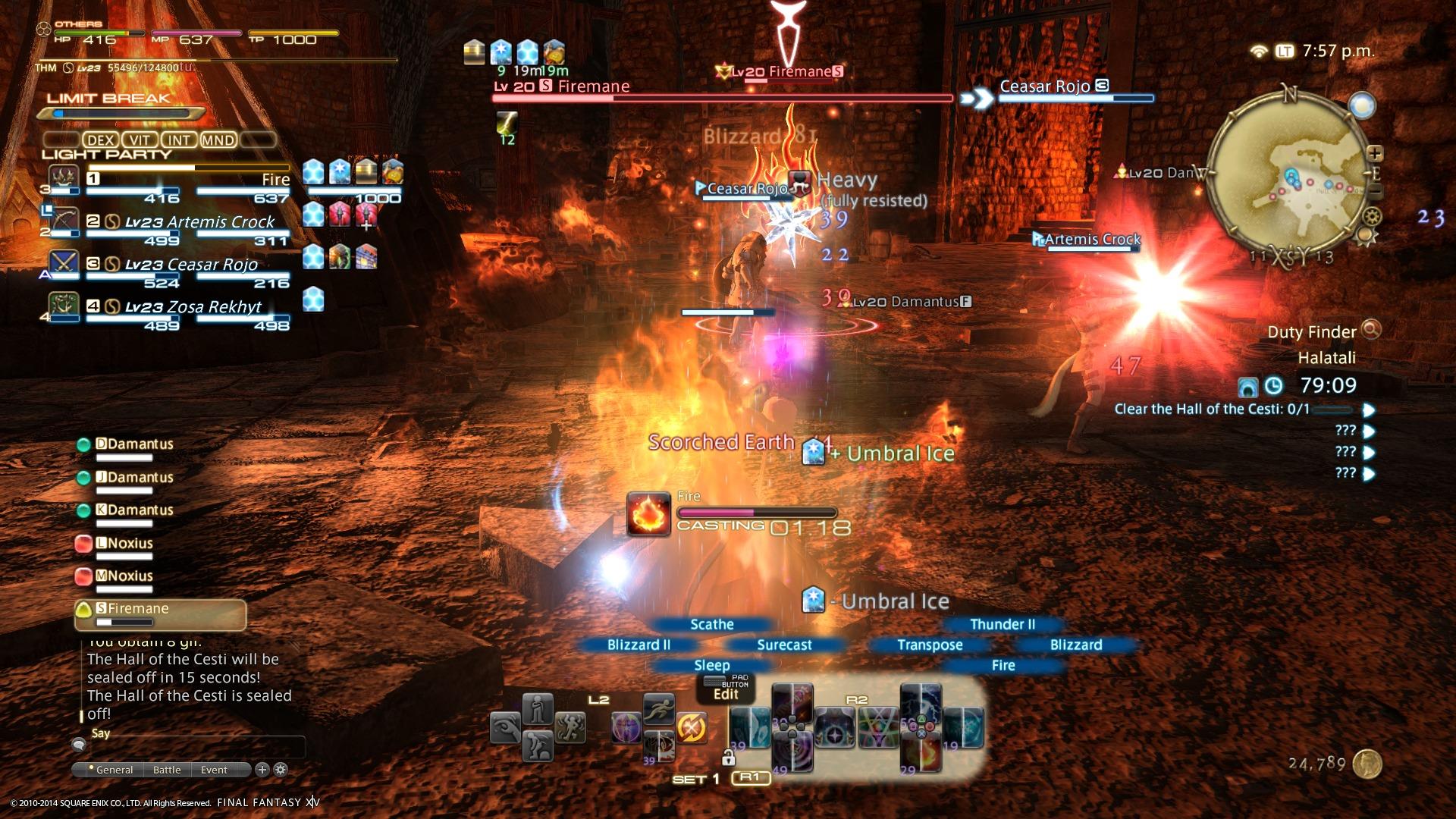Click the Say chat input field
This screenshot has height=819, width=1456.
pos(197,747)
